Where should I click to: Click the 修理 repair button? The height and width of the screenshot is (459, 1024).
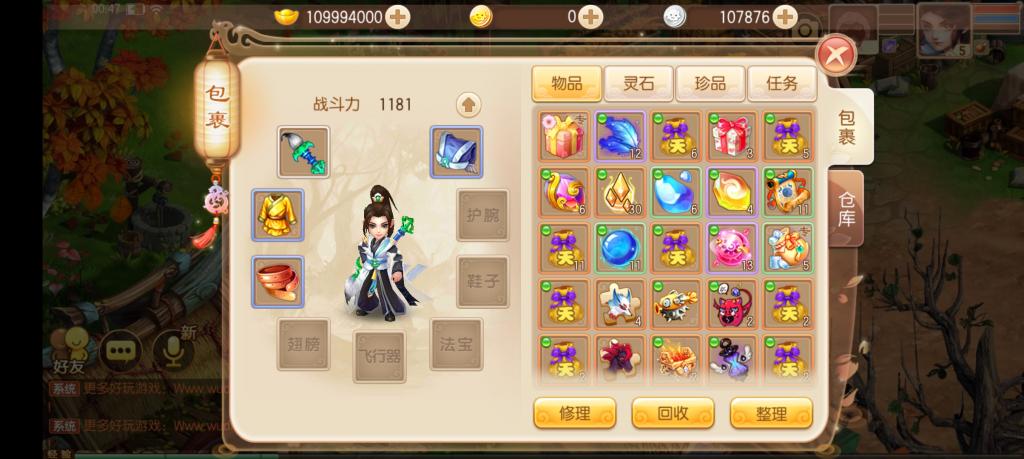(x=574, y=413)
